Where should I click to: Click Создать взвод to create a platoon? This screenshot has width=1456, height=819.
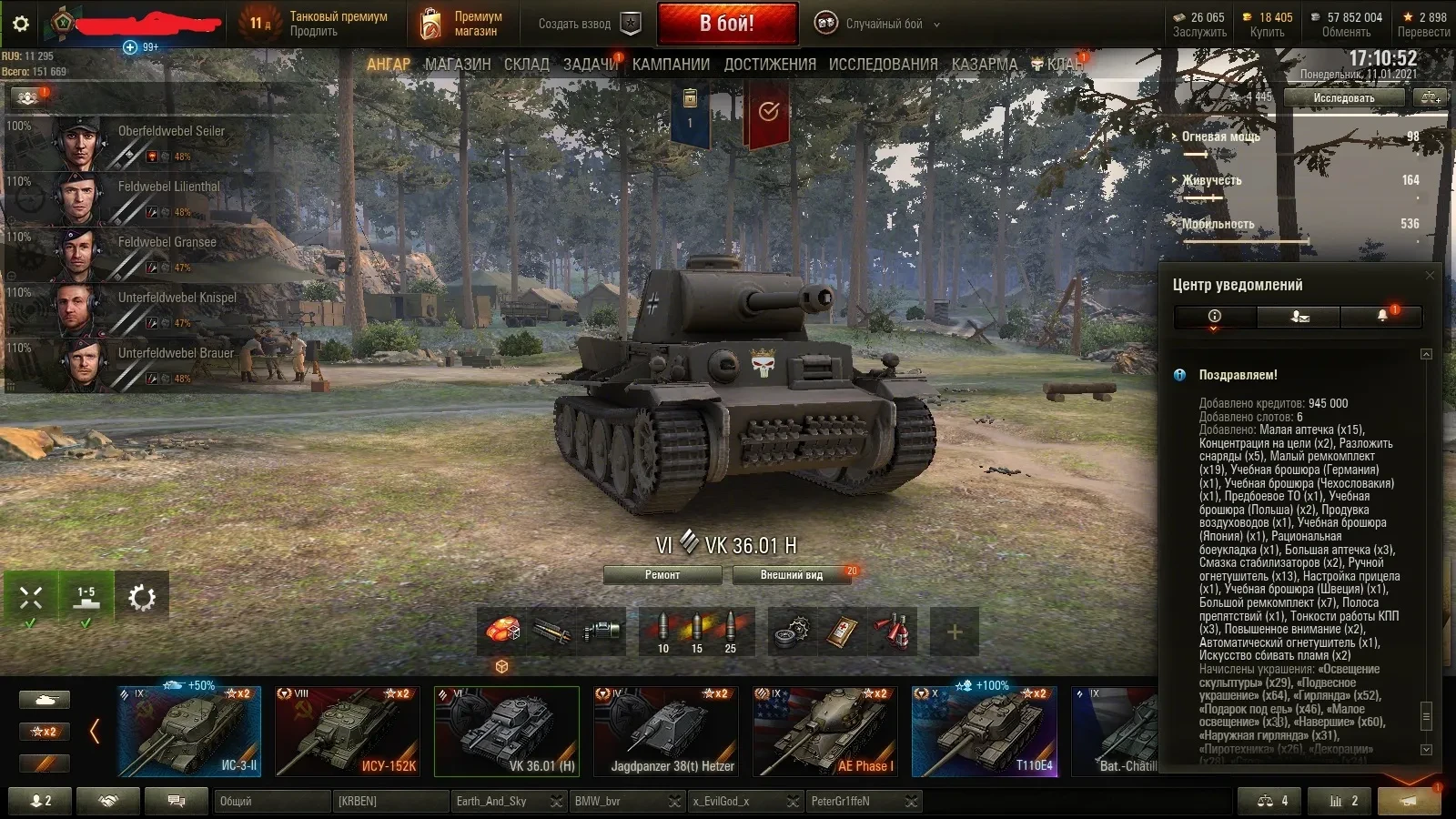click(588, 25)
